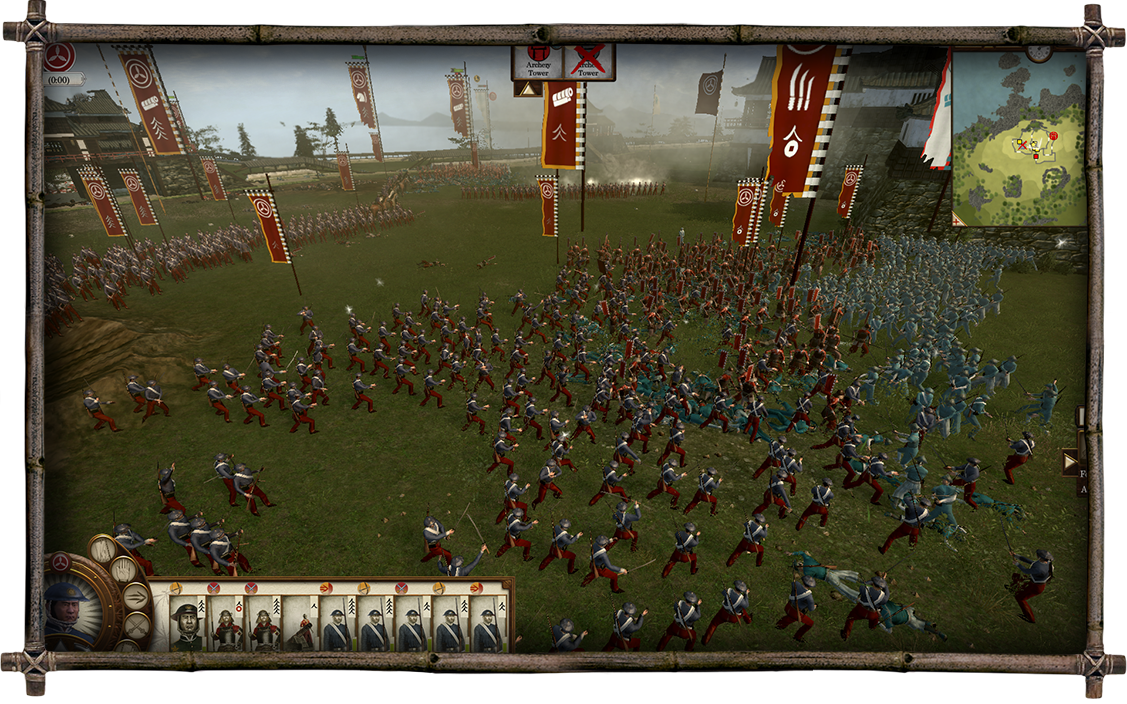Select the crossed-out Archery Tower panel

click(589, 62)
